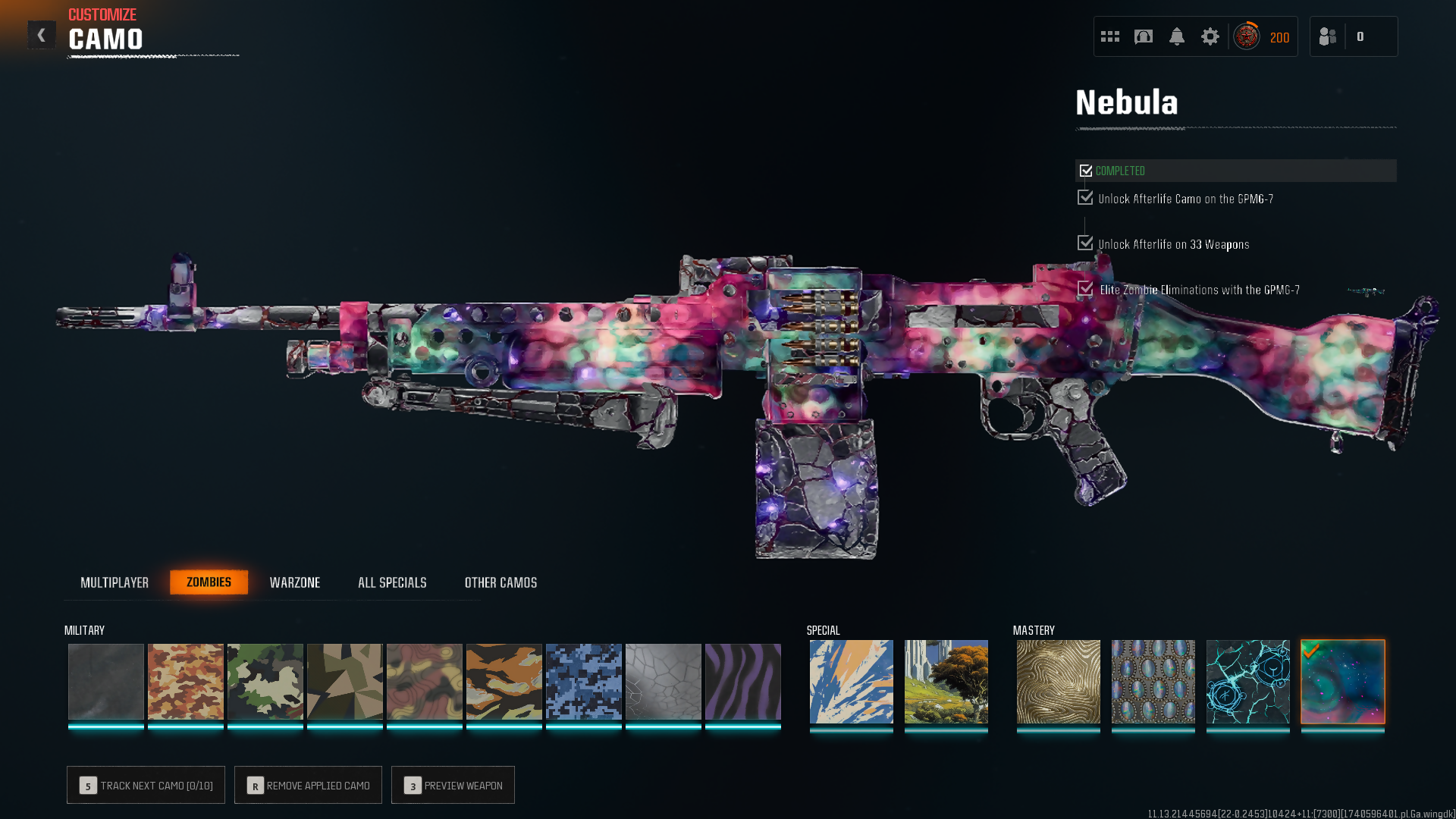Preview the weapon

[x=453, y=785]
